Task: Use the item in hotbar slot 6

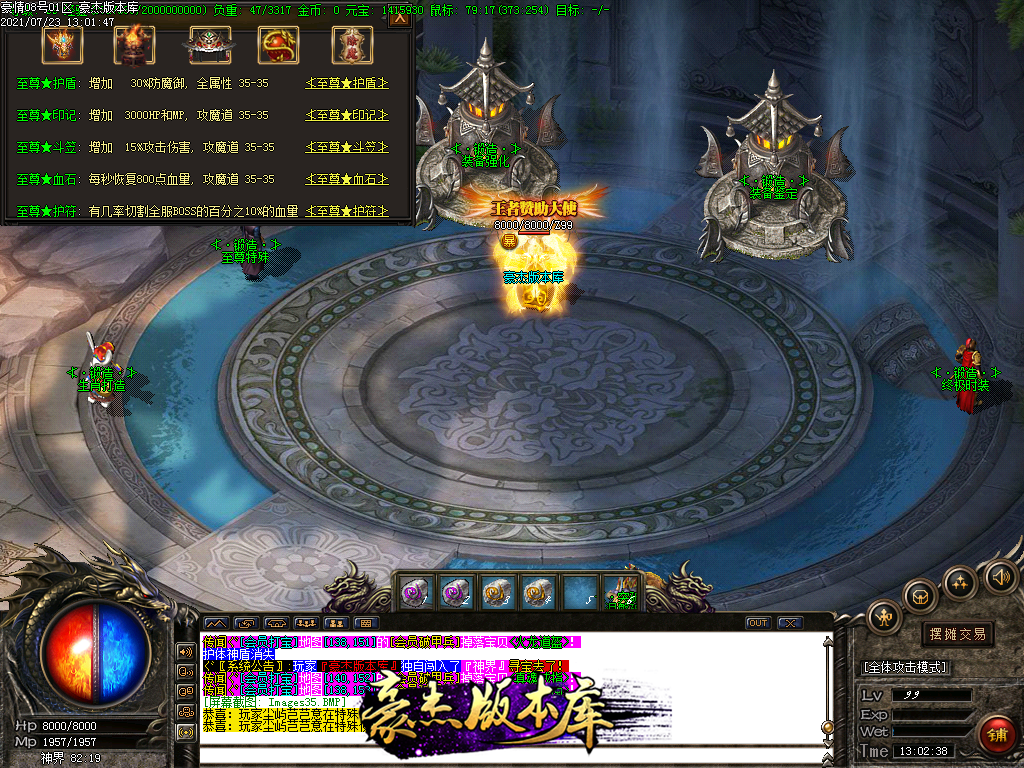Action: coord(621,592)
